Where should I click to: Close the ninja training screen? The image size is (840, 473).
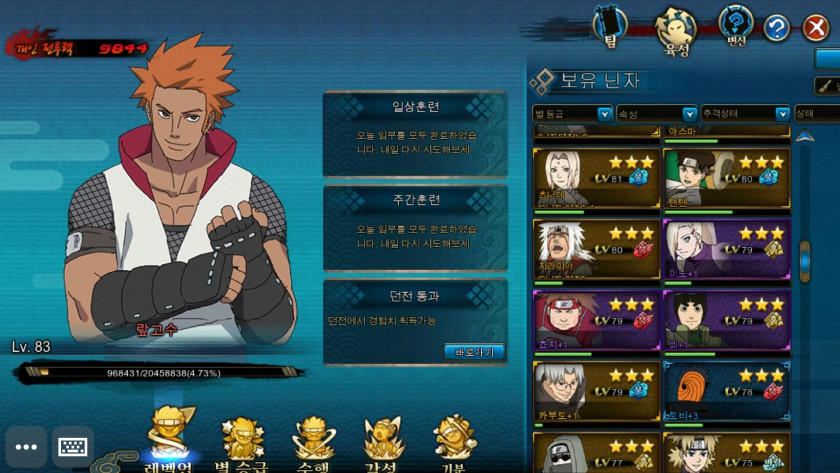(x=815, y=27)
